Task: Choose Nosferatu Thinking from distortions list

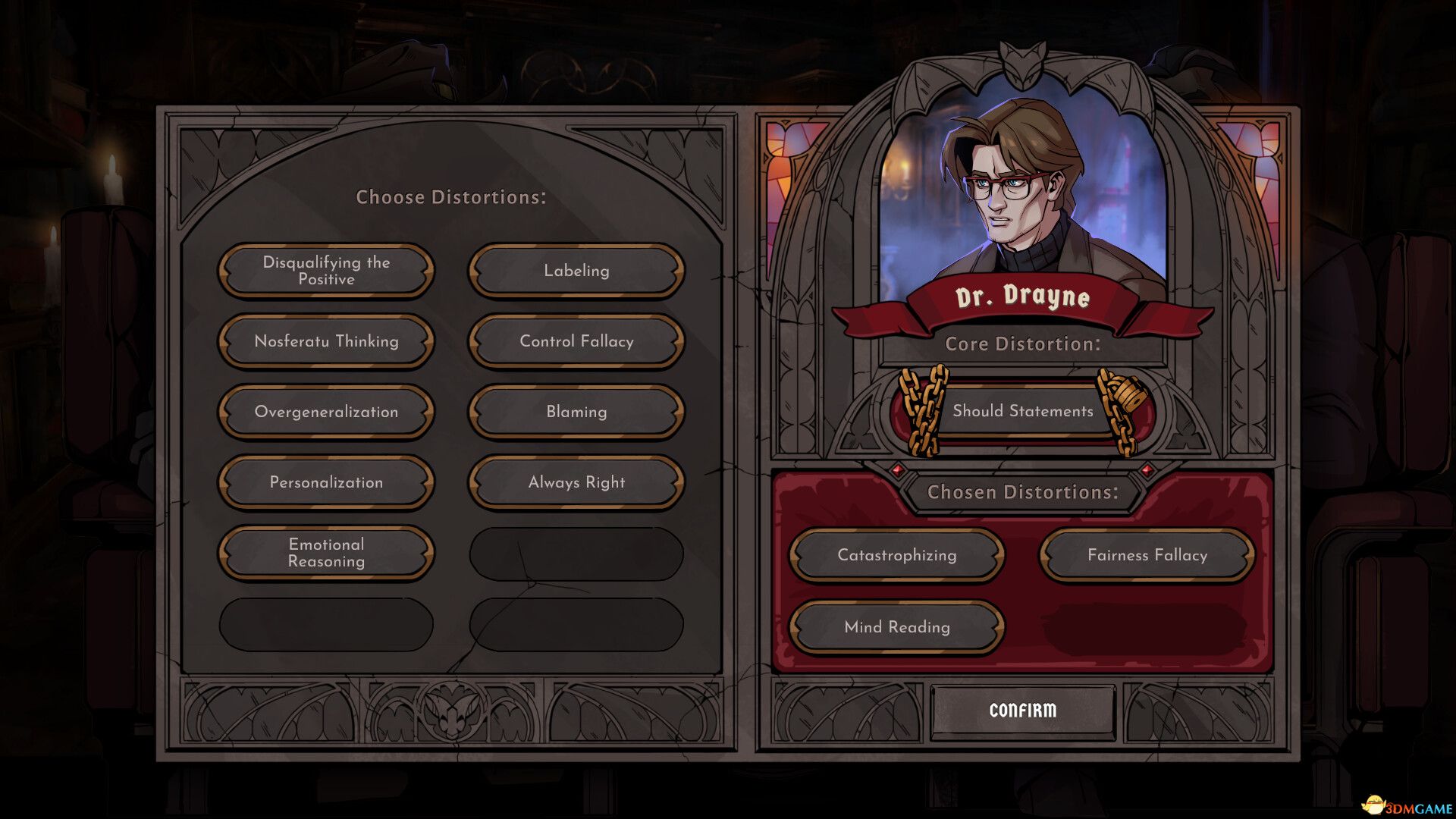Action: coord(325,341)
